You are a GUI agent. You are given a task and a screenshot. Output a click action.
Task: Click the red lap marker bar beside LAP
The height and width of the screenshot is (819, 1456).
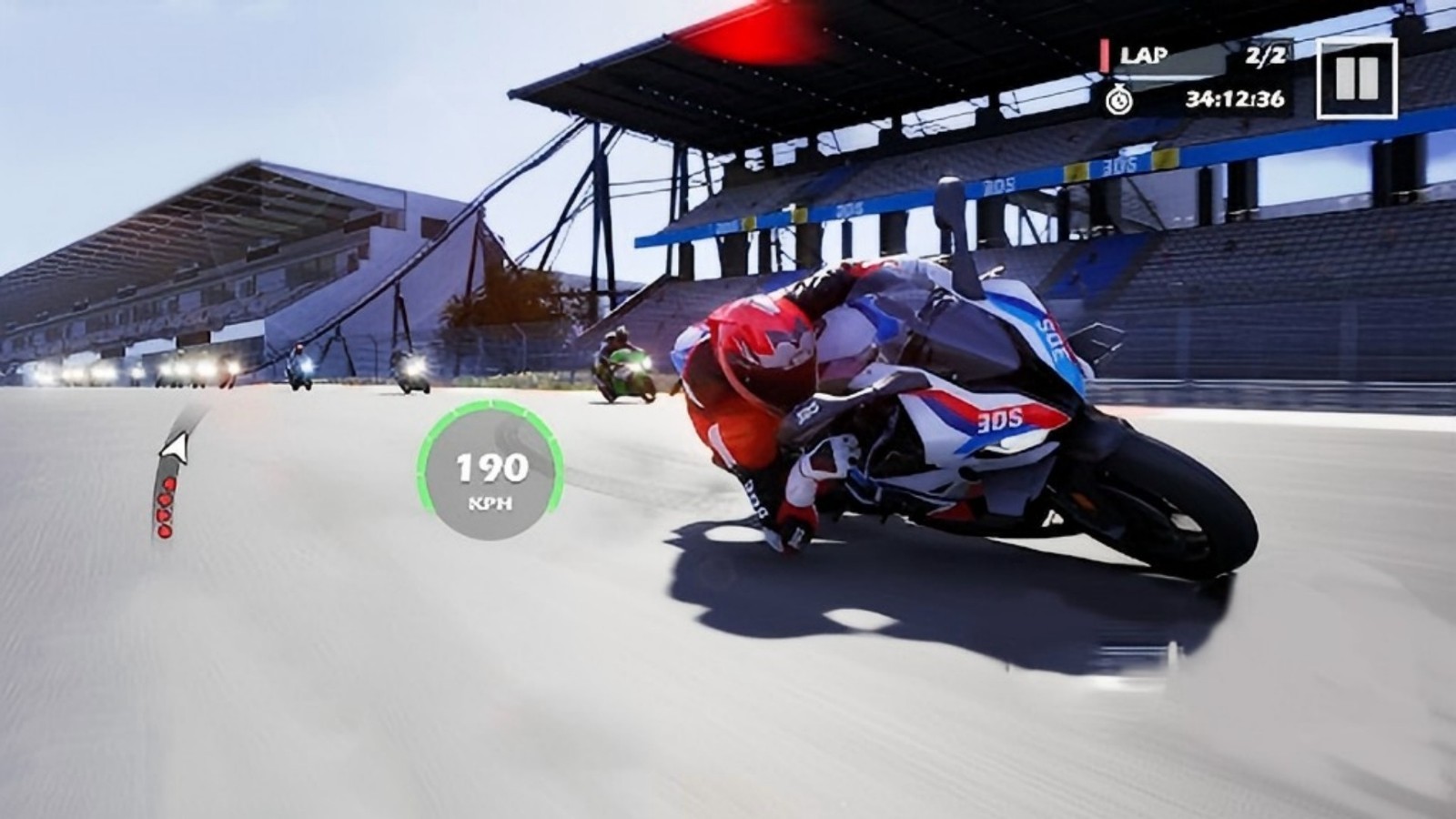pyautogui.click(x=1105, y=55)
